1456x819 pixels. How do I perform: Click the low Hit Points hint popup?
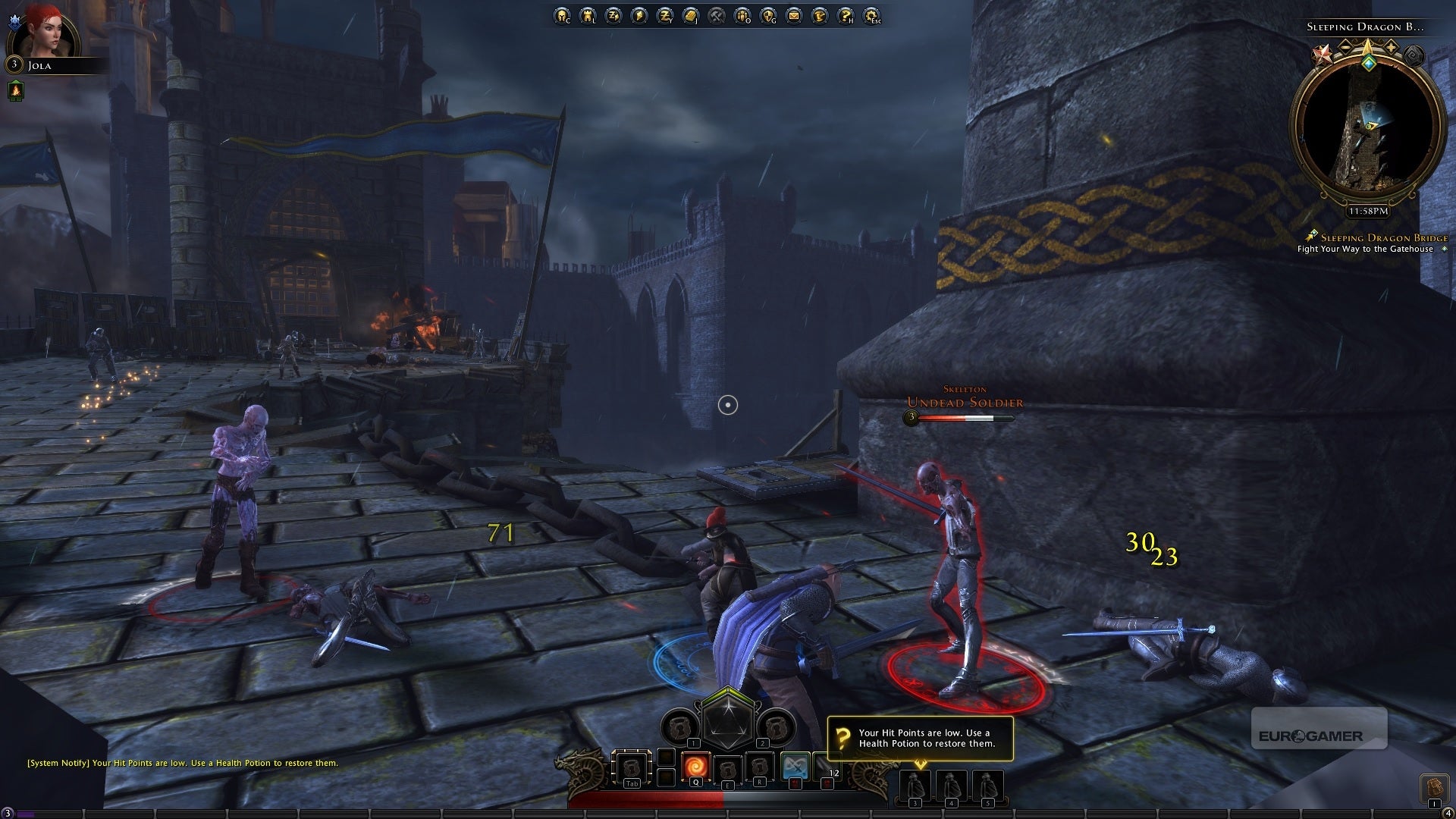(x=920, y=738)
